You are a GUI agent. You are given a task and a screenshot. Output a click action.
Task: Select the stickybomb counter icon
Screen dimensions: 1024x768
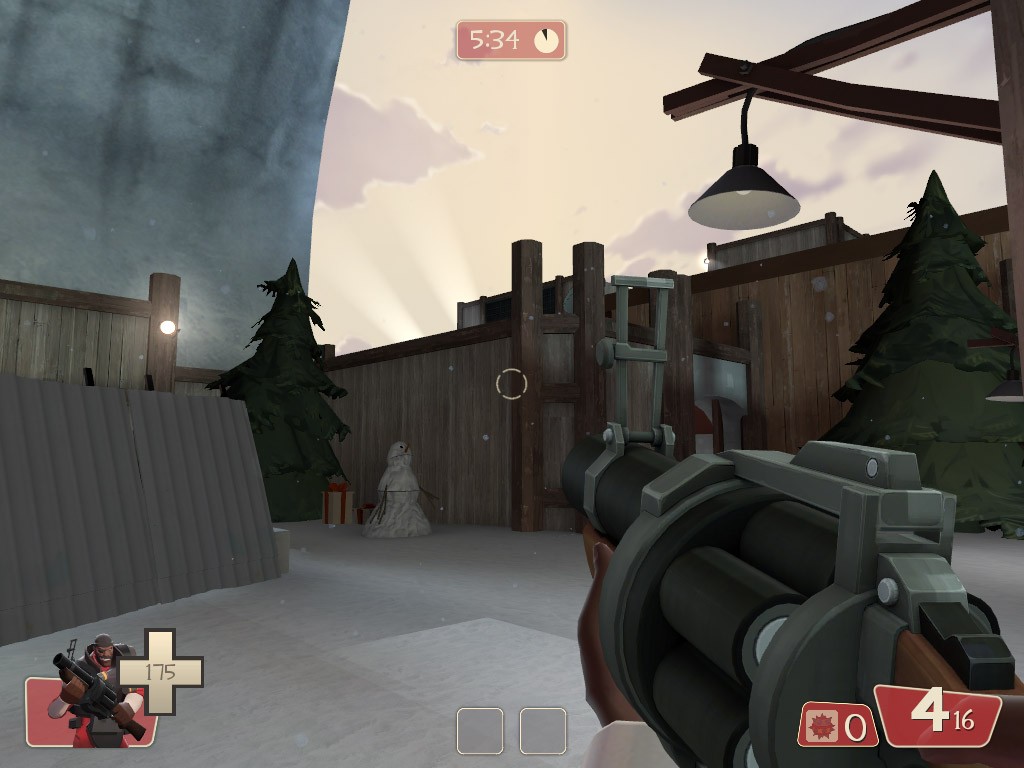click(823, 725)
